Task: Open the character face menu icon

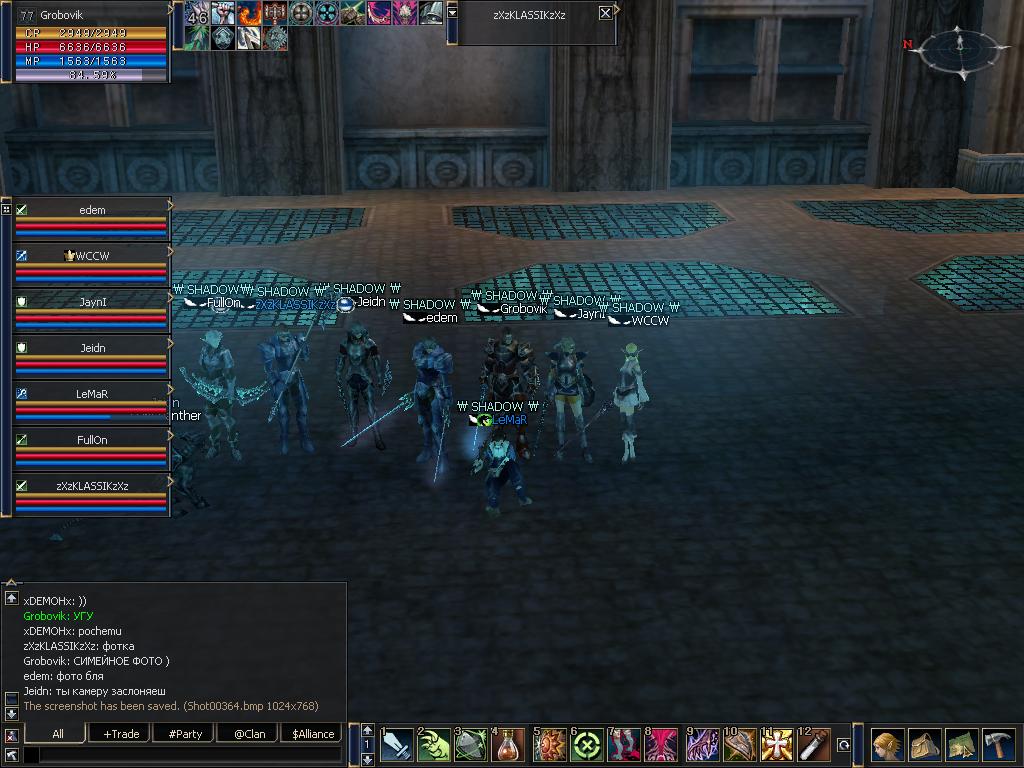Action: pos(887,745)
